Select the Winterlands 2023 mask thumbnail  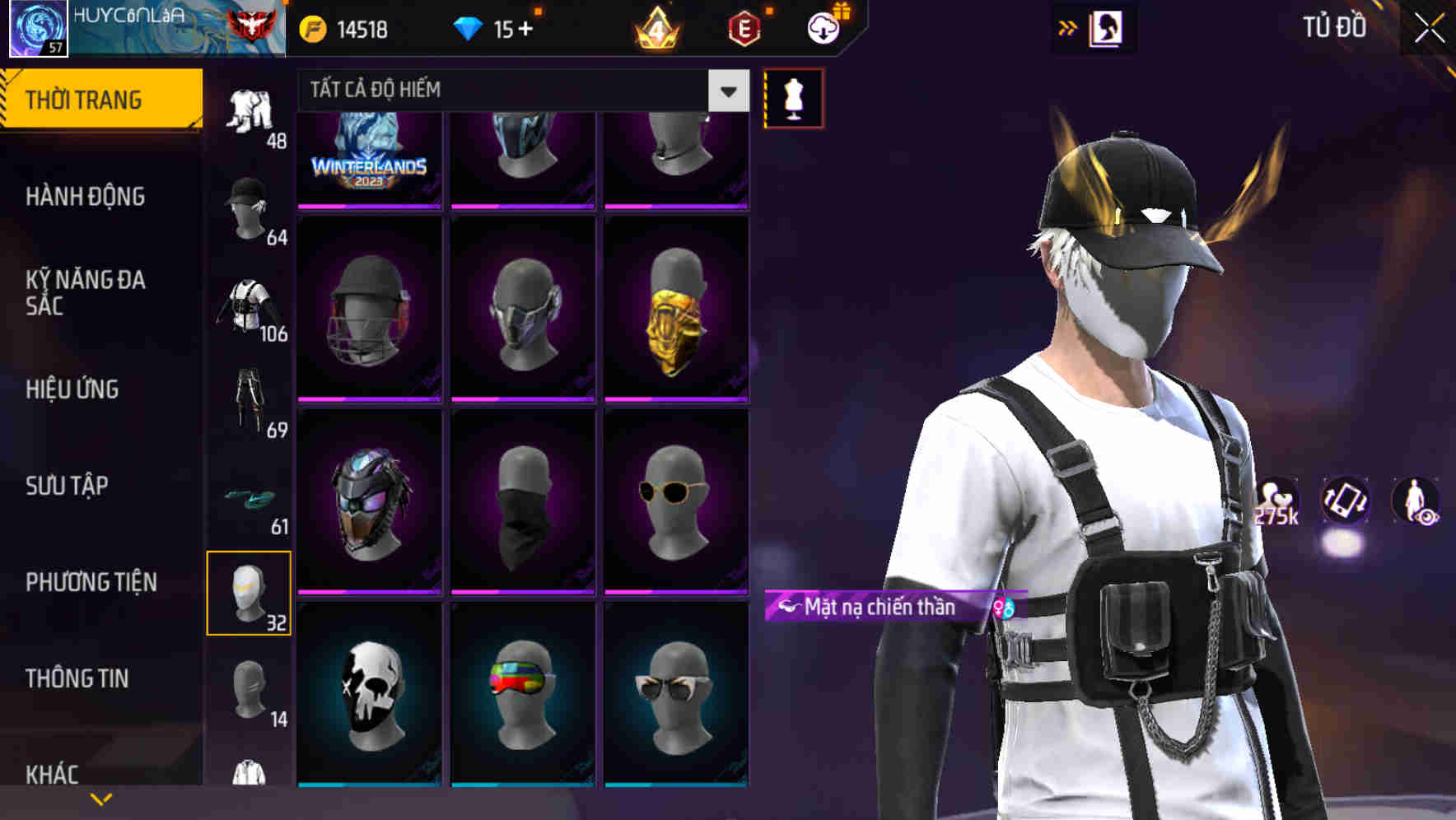(x=370, y=156)
